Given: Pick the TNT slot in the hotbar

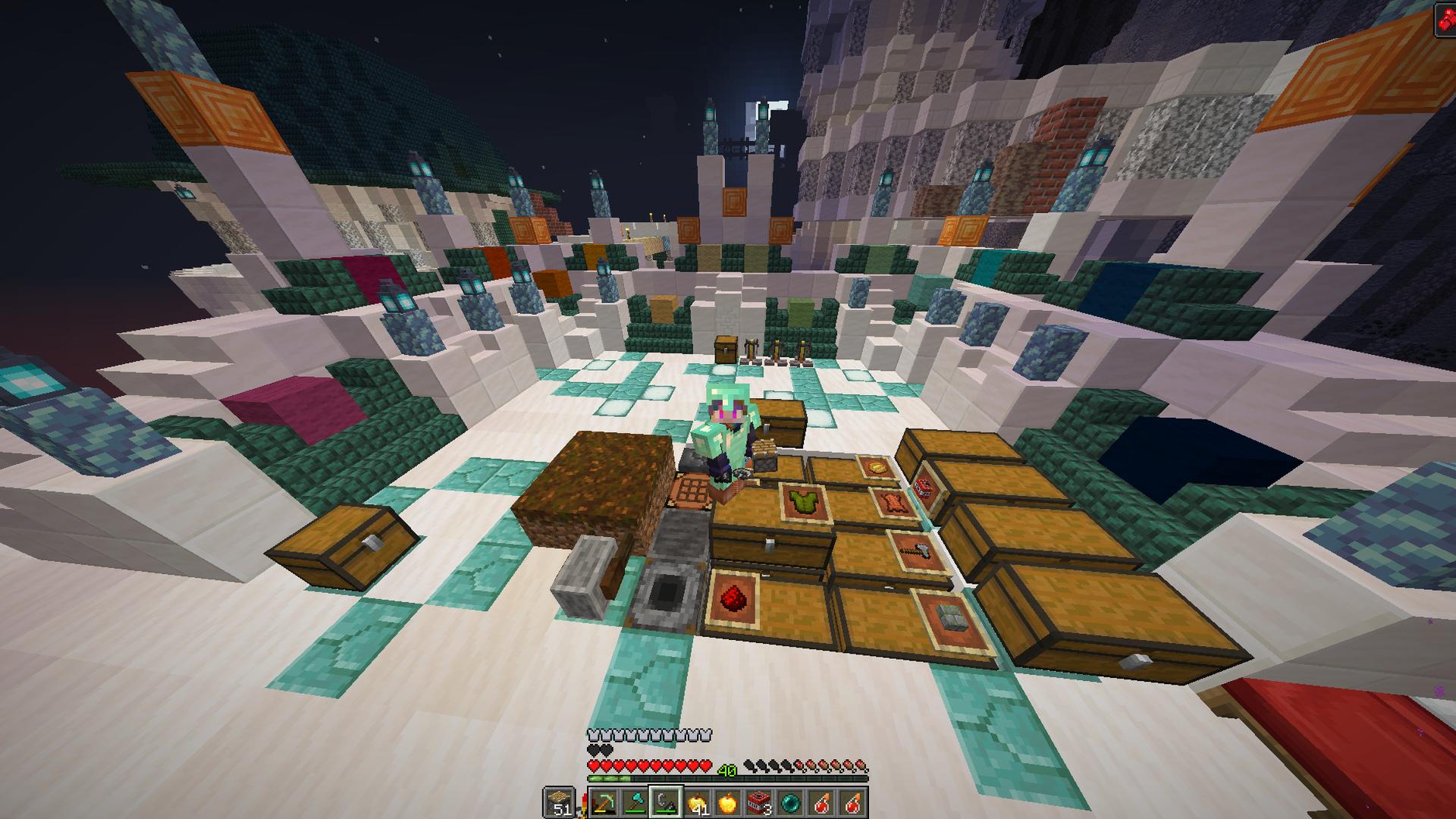Looking at the screenshot, I should point(759,802).
